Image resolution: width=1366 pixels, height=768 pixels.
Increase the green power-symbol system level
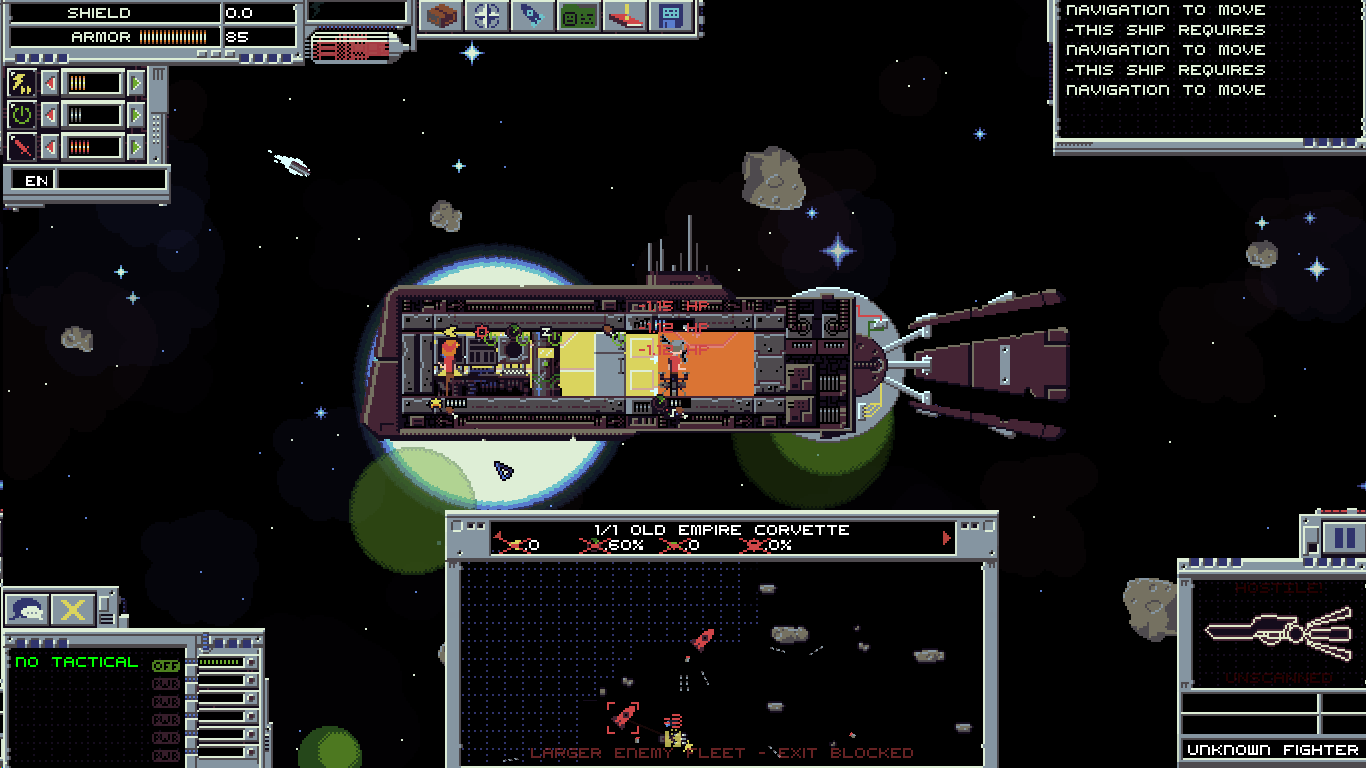click(x=136, y=115)
